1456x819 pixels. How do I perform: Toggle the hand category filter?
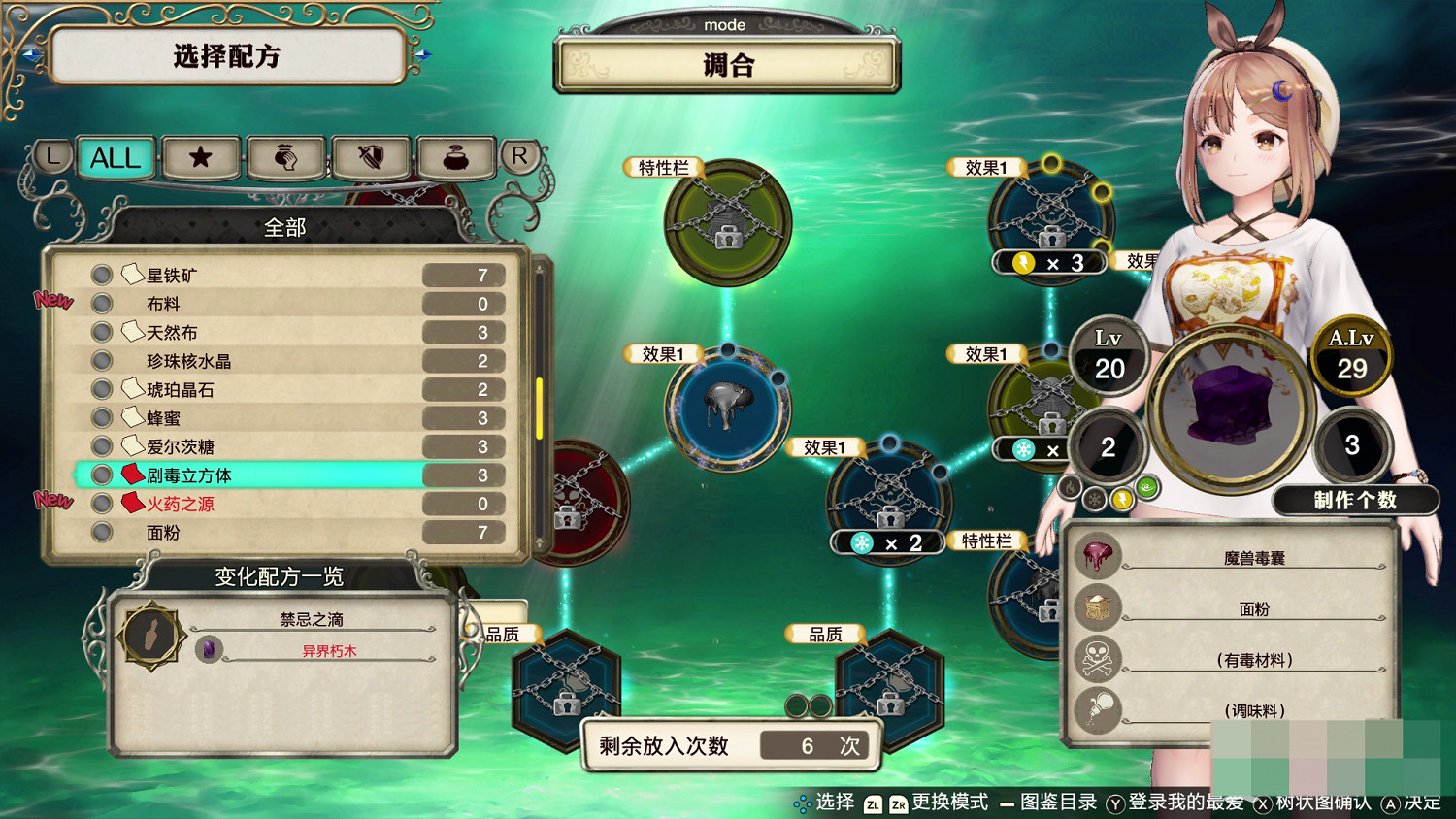285,158
